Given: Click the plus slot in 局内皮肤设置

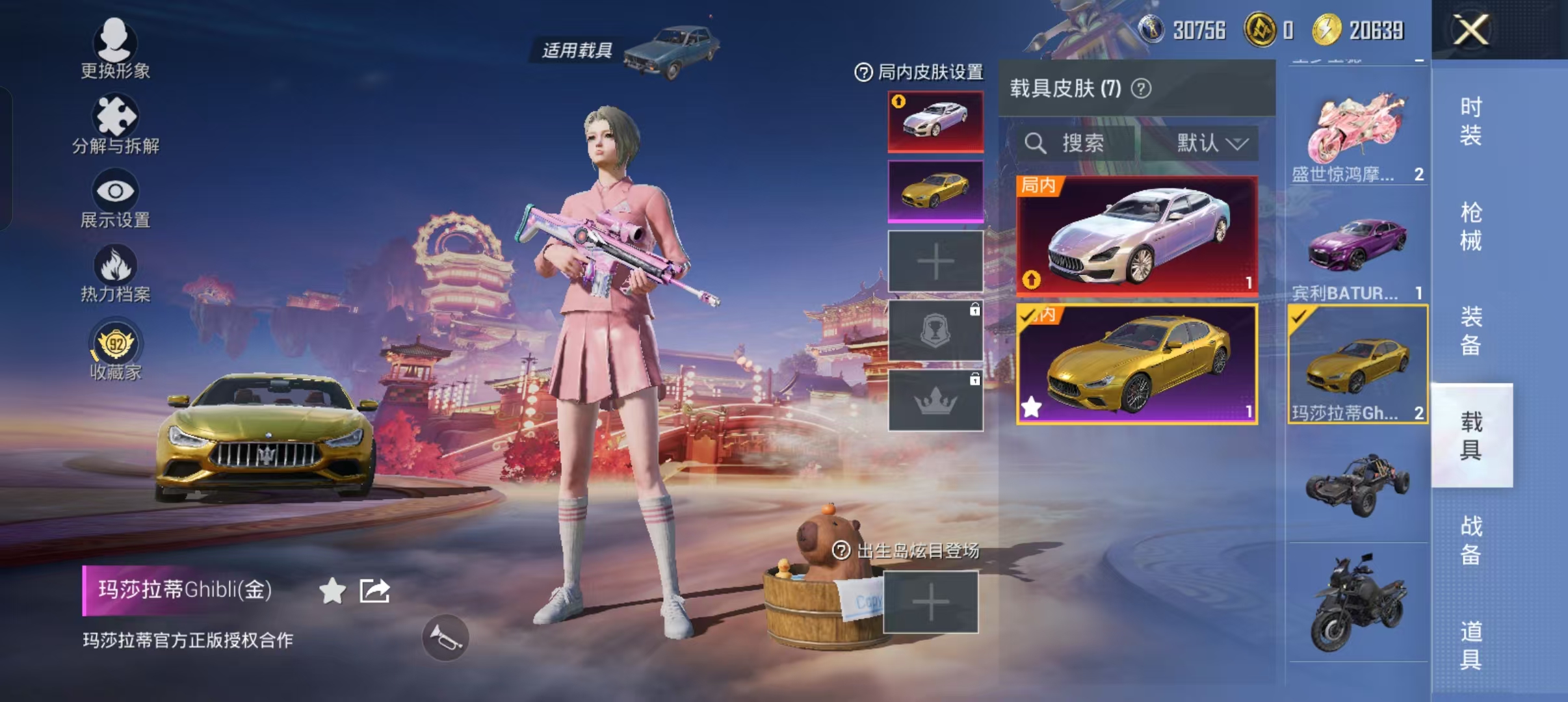Looking at the screenshot, I should (934, 261).
